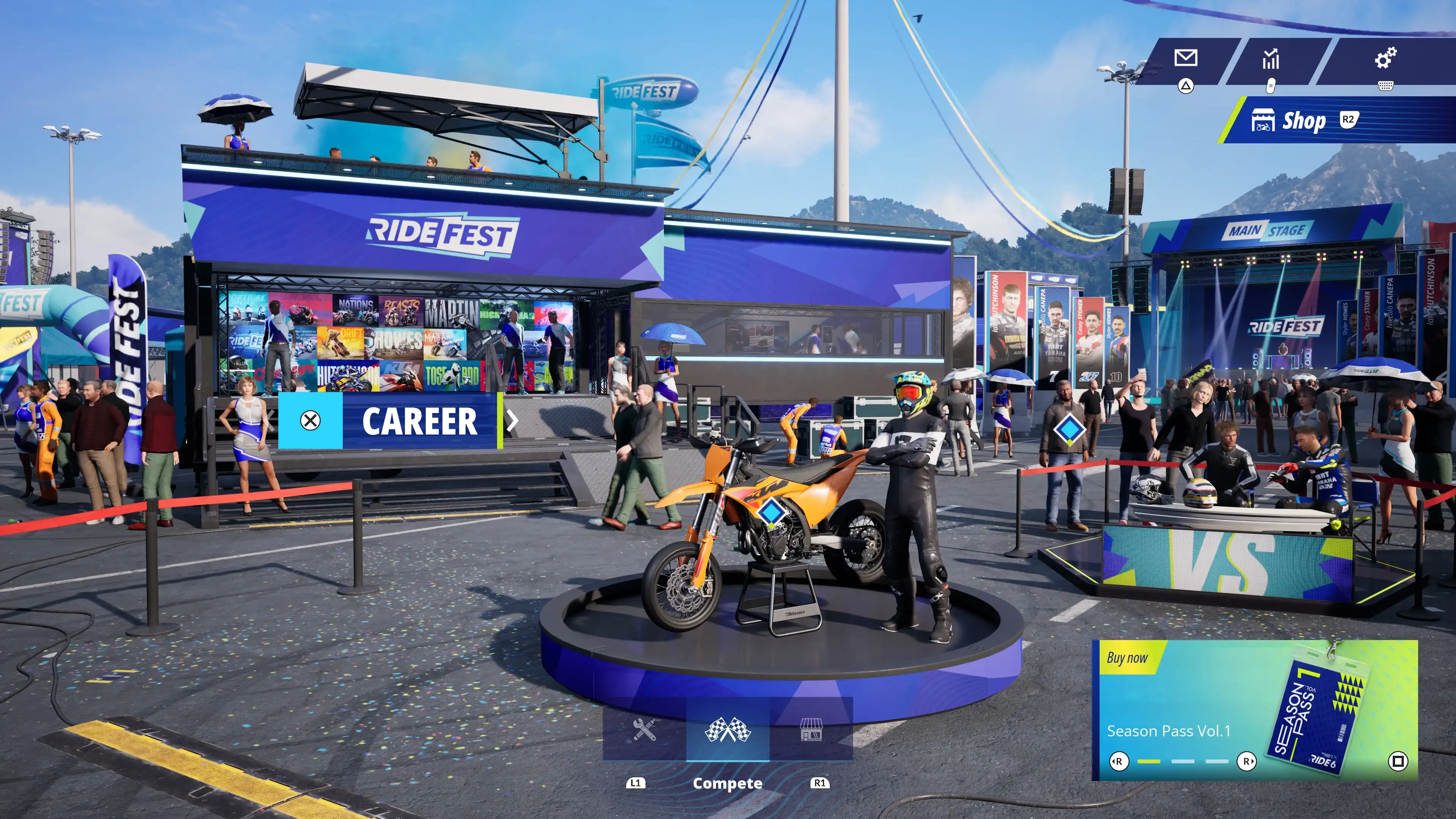Select the blue diamond marker near the VS booth

tap(1069, 430)
